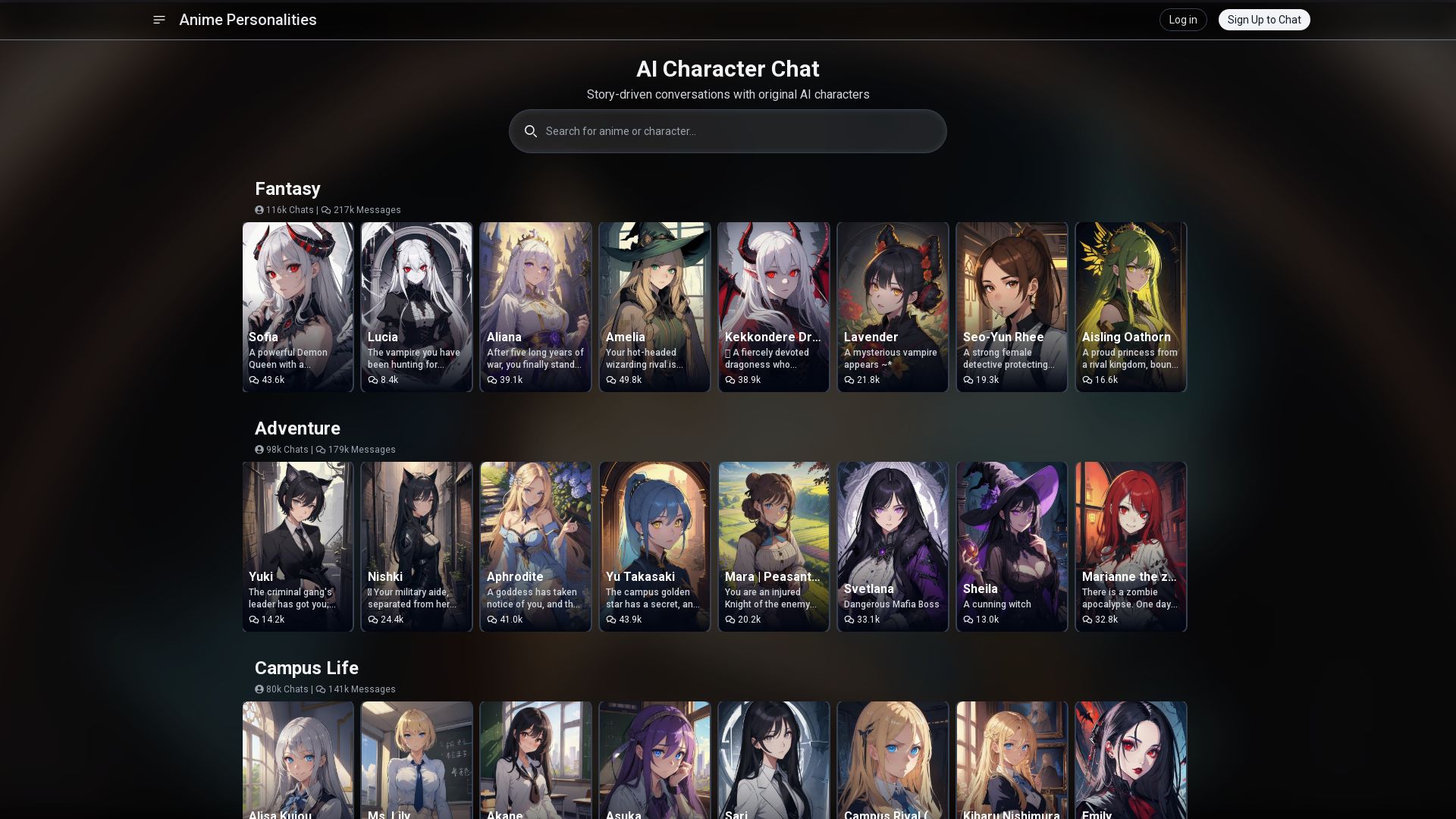Click the chat icon on Sofia's card

(x=255, y=379)
